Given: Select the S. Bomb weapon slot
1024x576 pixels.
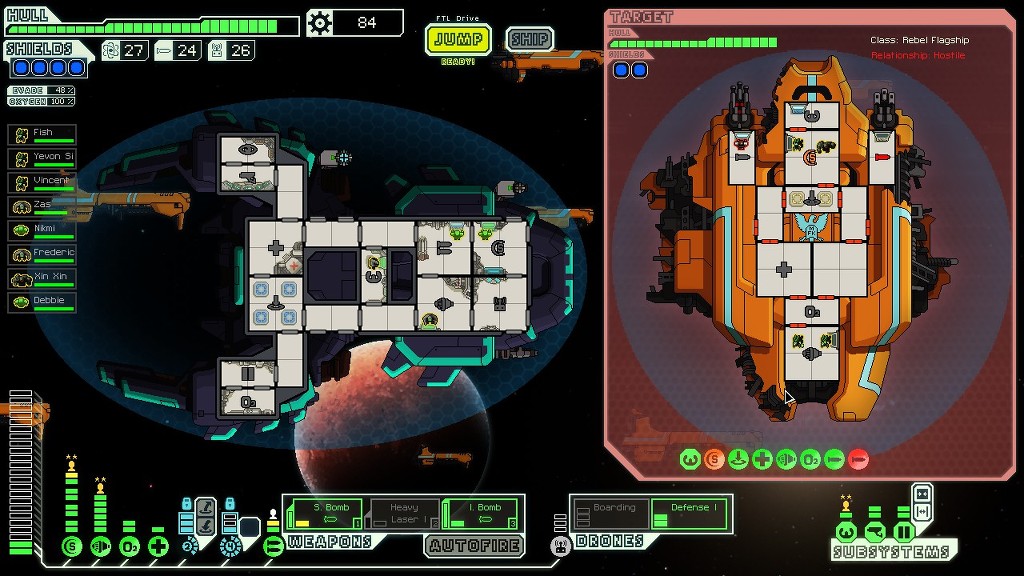Looking at the screenshot, I should [x=324, y=514].
